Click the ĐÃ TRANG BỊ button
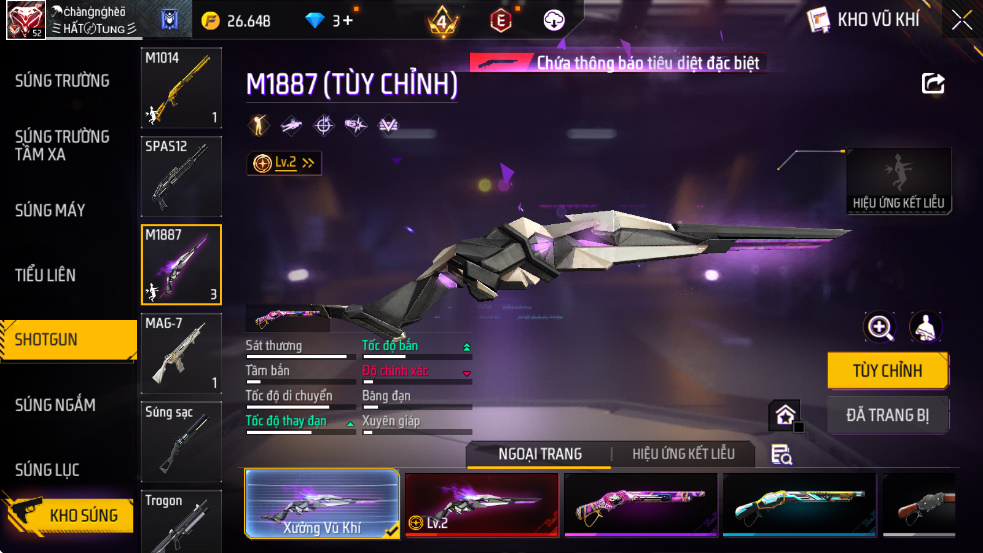The width and height of the screenshot is (983, 553). tap(887, 415)
